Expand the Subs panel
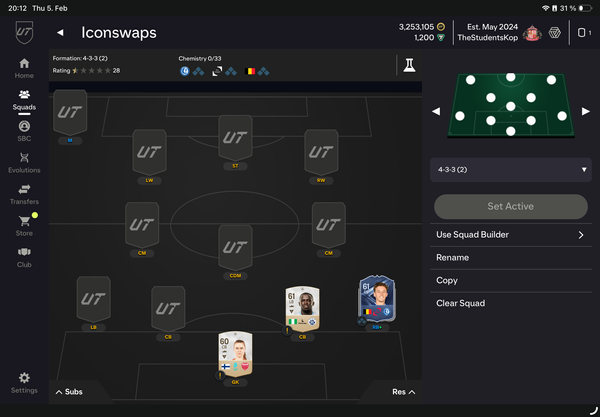This screenshot has width=600, height=417. tap(69, 392)
